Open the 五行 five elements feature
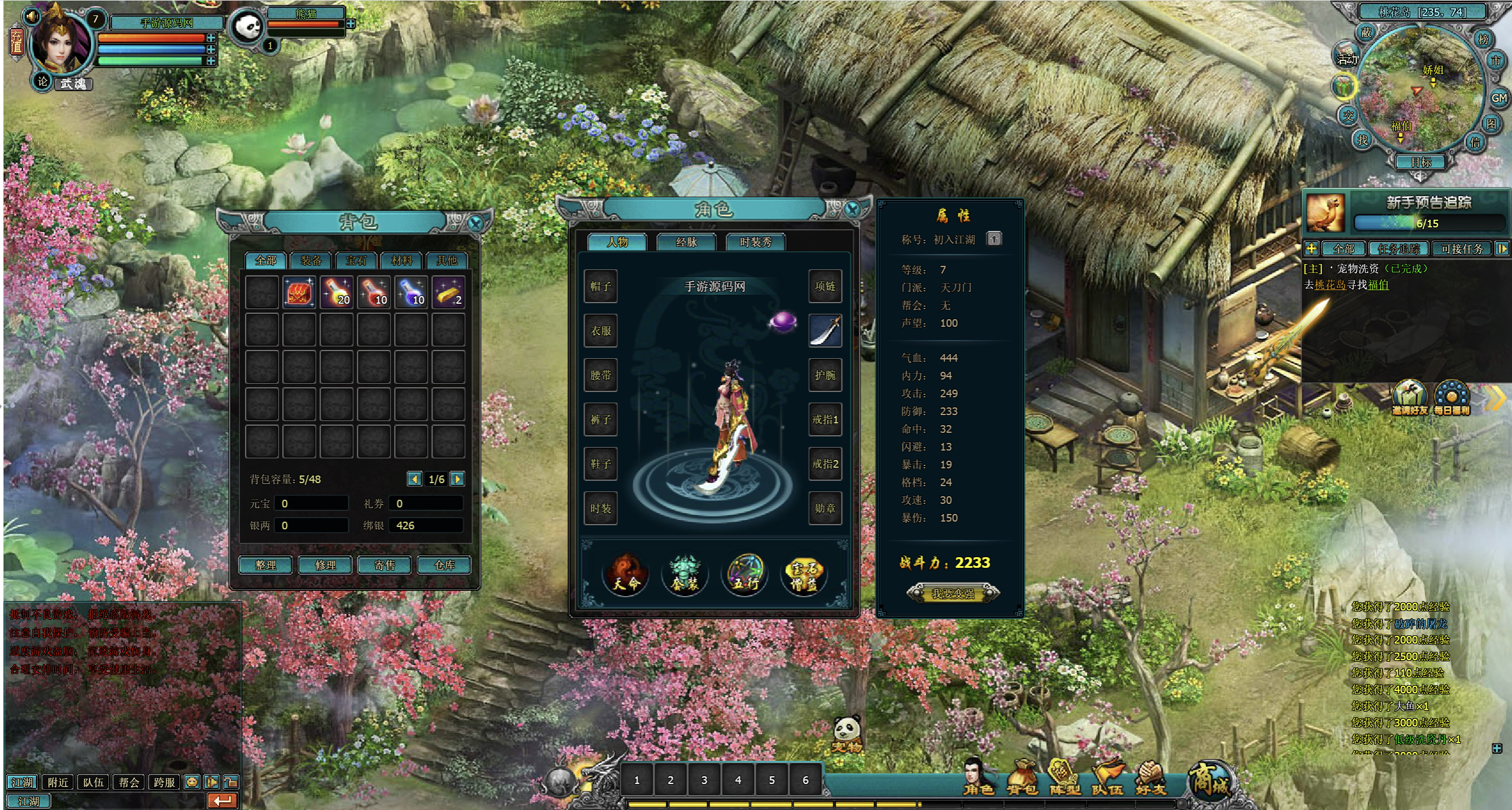Image resolution: width=1512 pixels, height=810 pixels. [745, 574]
